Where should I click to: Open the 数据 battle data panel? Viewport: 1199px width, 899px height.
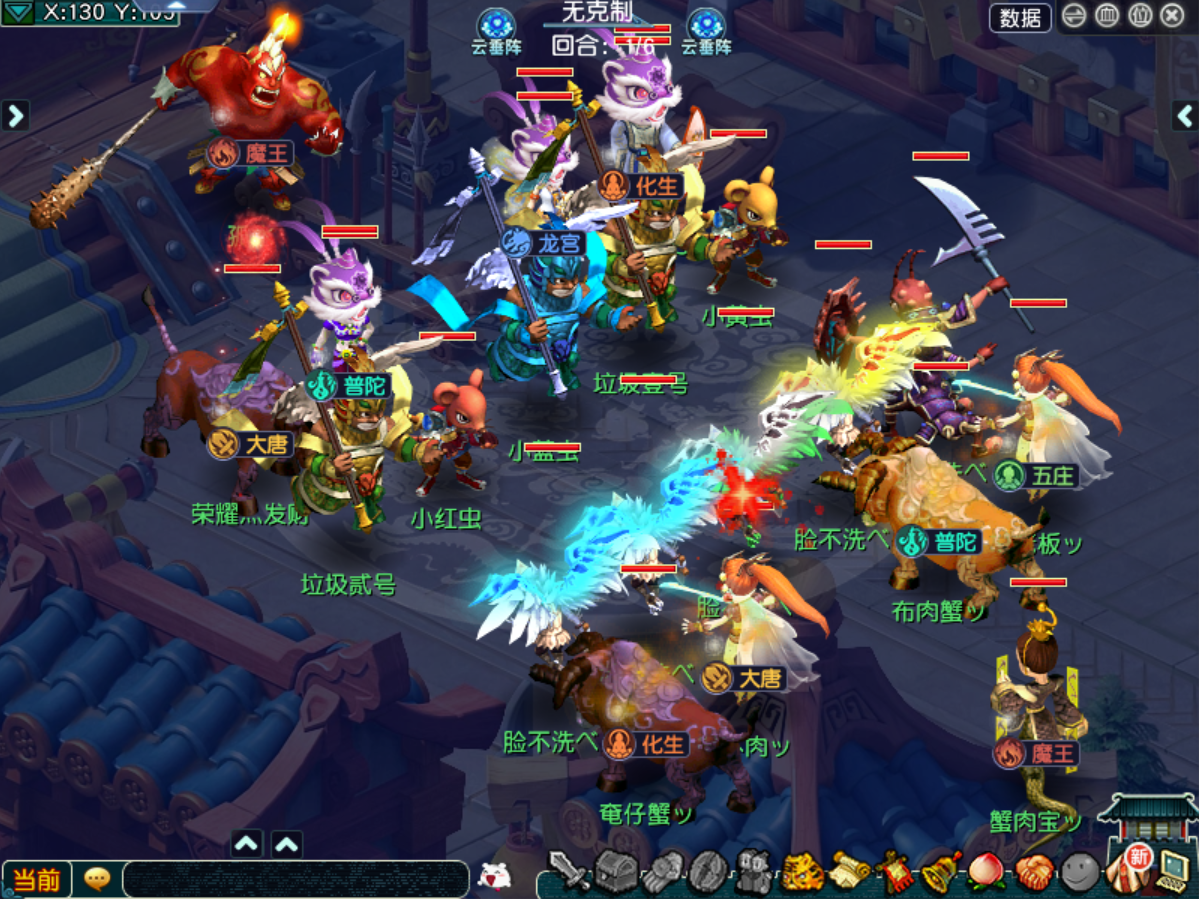pos(1020,17)
